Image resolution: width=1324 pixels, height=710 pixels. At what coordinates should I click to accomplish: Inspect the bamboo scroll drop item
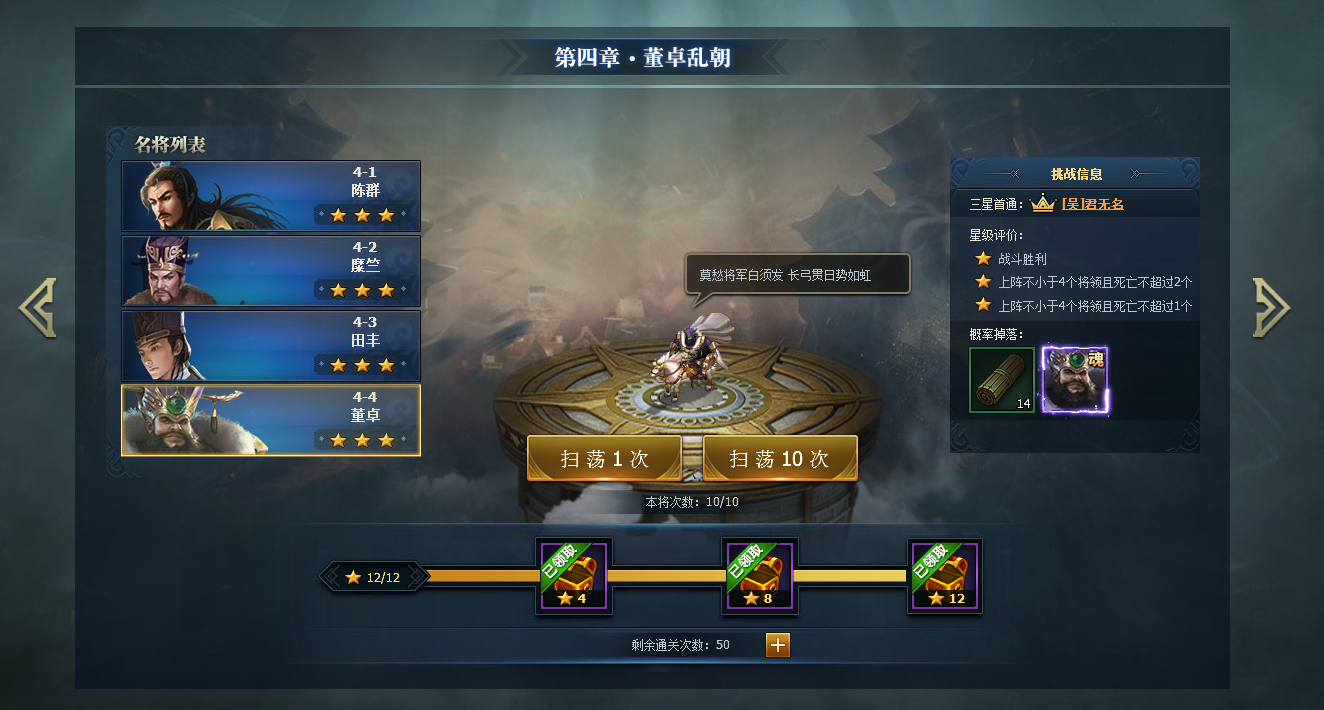point(1002,380)
